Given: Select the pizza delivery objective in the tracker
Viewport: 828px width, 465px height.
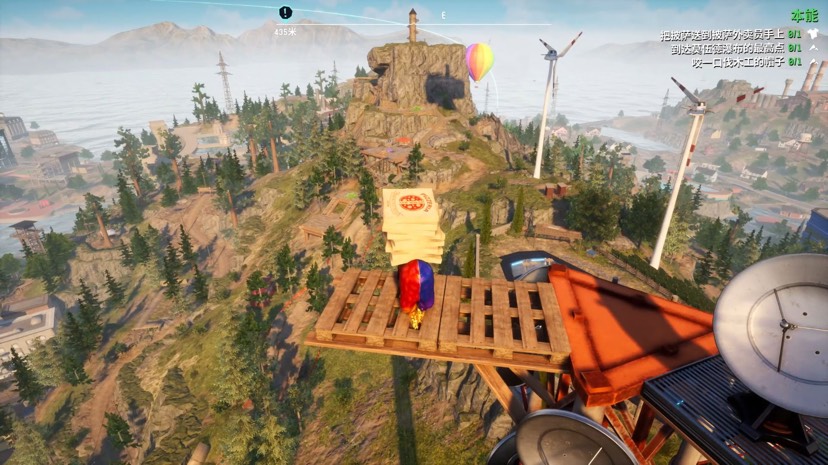Looking at the screenshot, I should pyautogui.click(x=722, y=35).
